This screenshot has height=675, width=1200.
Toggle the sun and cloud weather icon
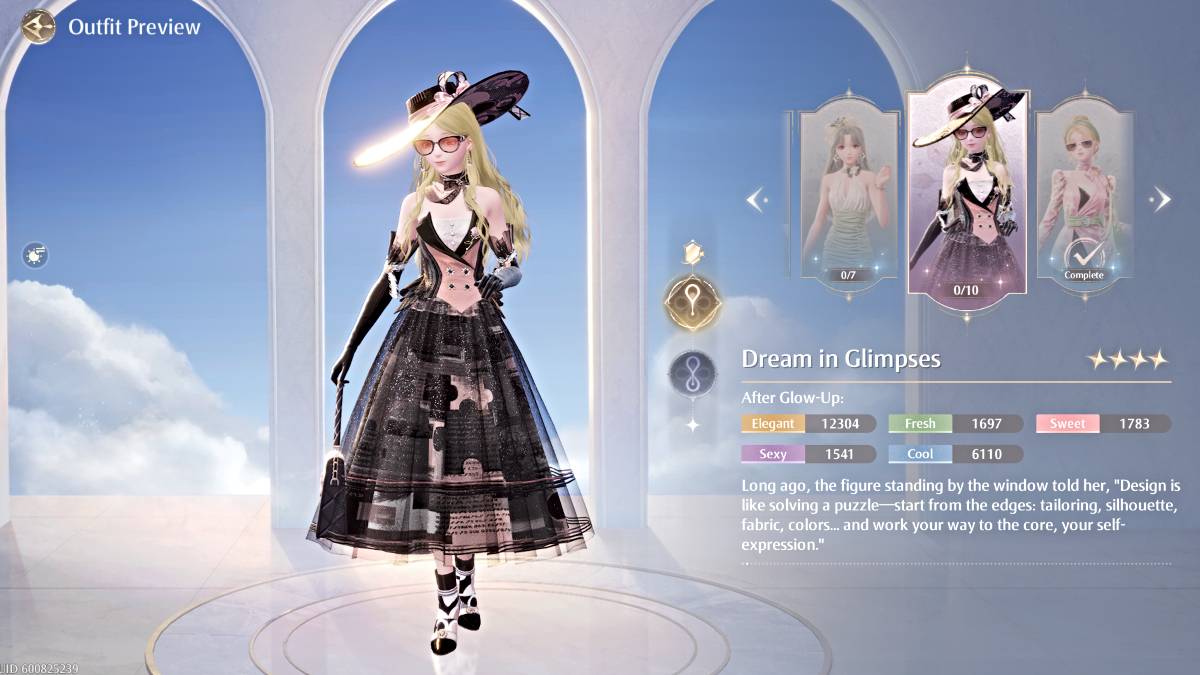36,256
